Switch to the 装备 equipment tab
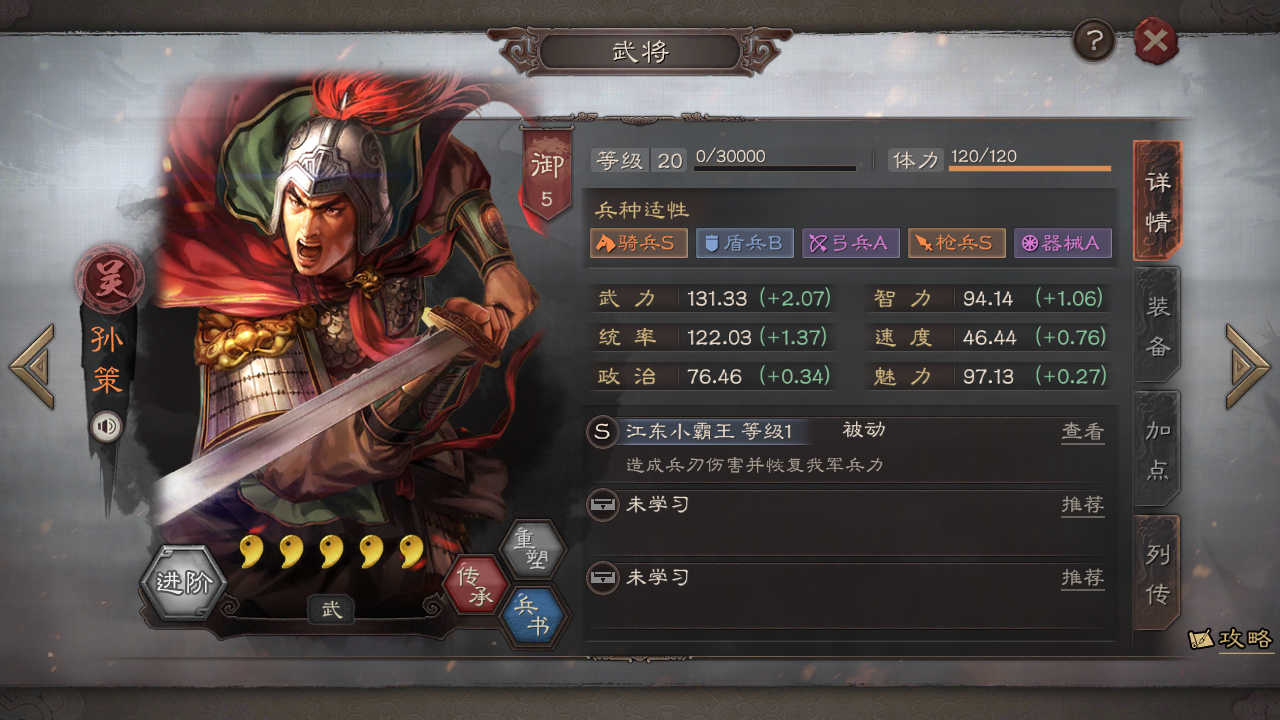Screen dimensions: 1280x720 [x=1156, y=324]
